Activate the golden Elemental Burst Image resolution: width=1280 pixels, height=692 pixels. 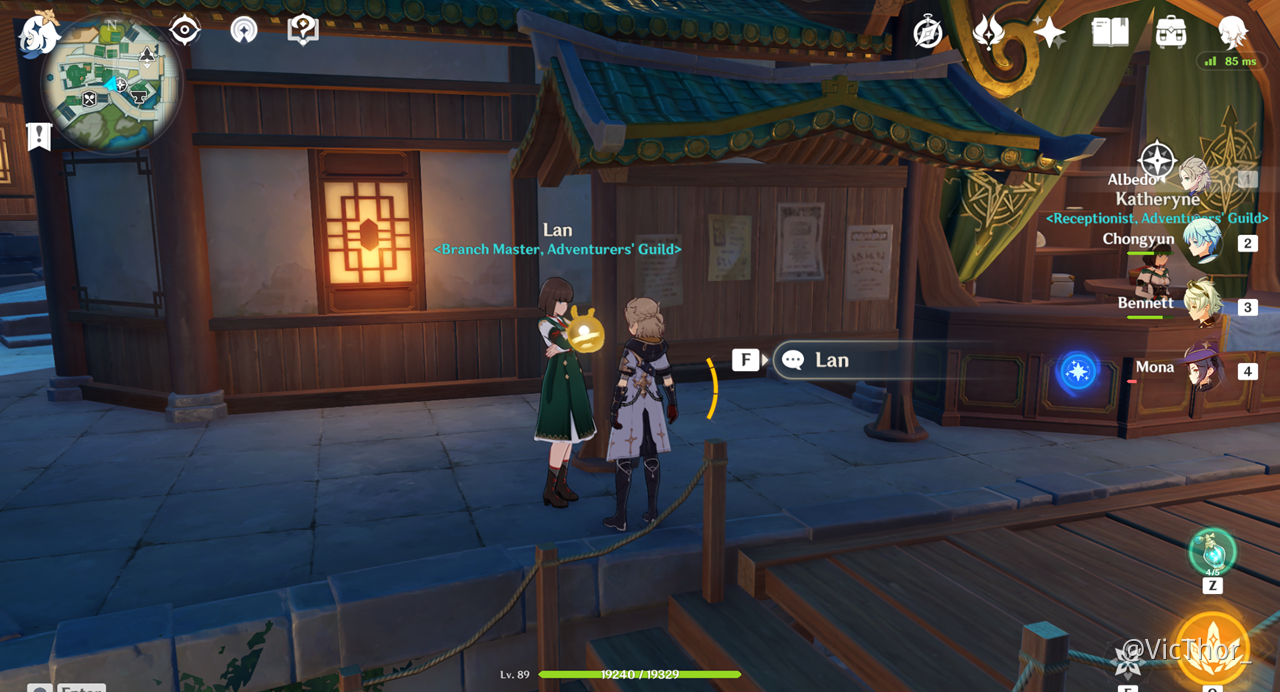coord(1213,648)
